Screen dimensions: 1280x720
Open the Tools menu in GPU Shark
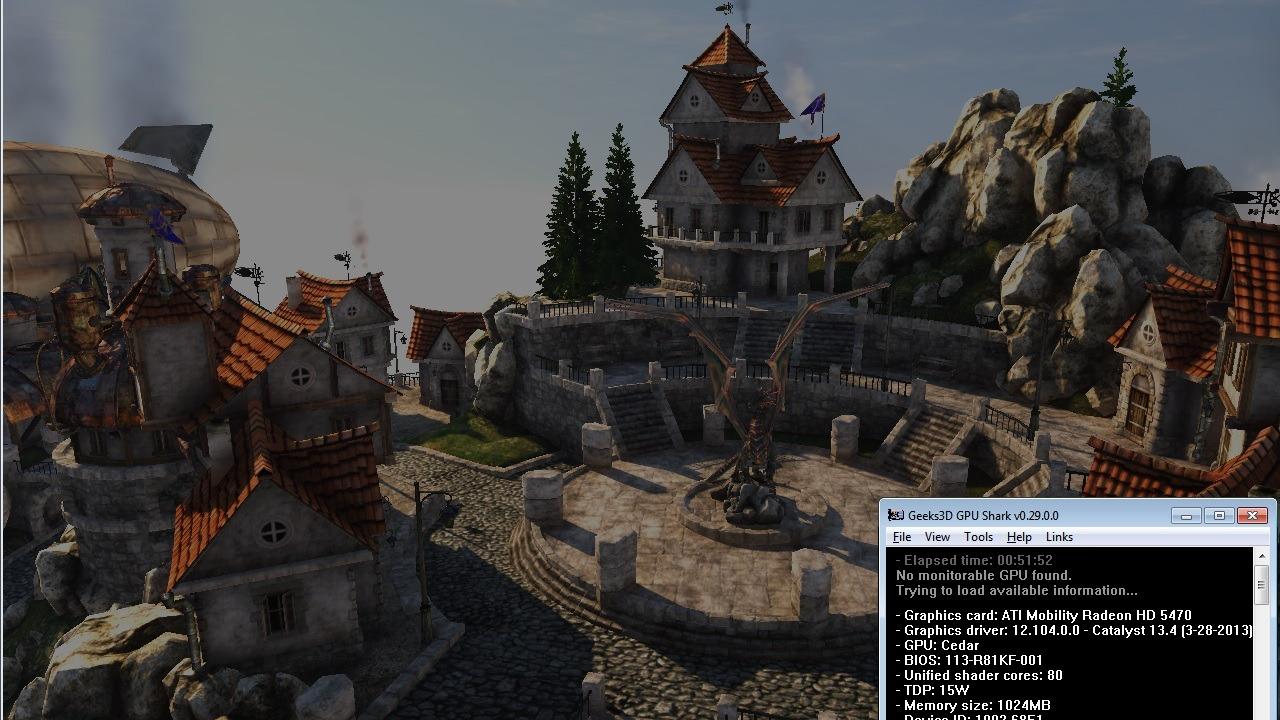pyautogui.click(x=978, y=537)
